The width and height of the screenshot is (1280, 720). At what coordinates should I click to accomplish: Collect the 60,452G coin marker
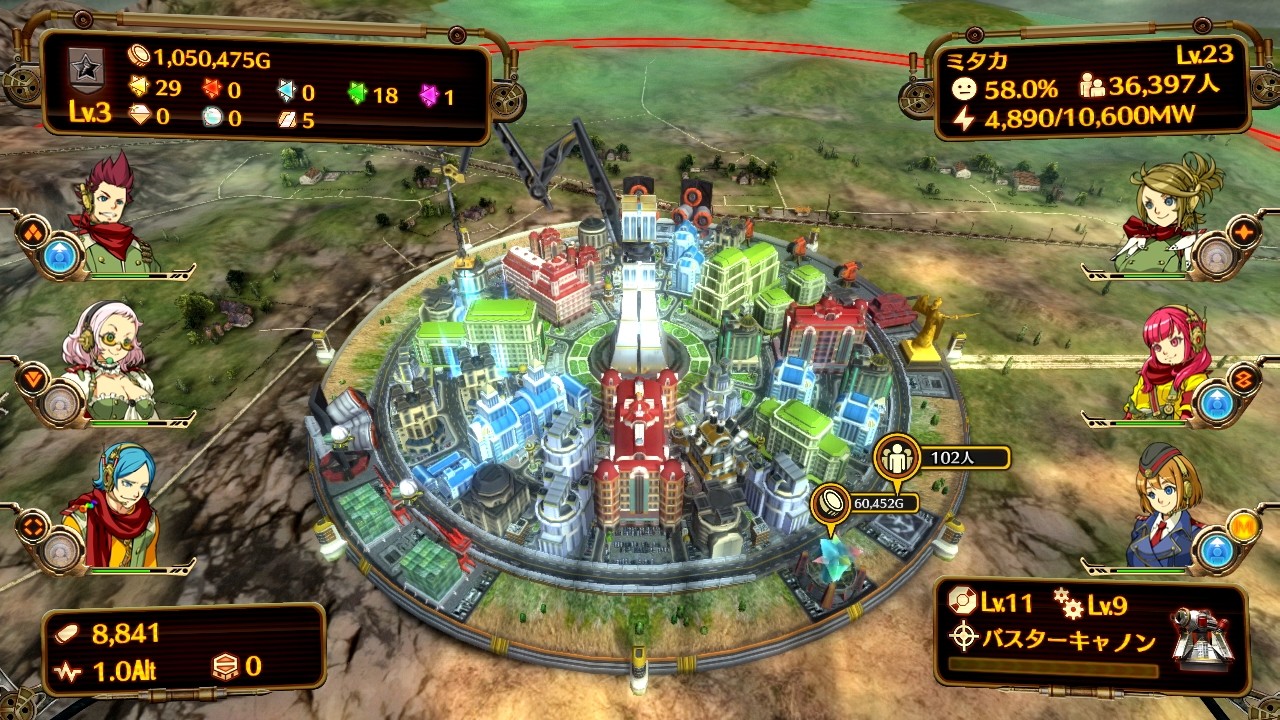pos(830,502)
